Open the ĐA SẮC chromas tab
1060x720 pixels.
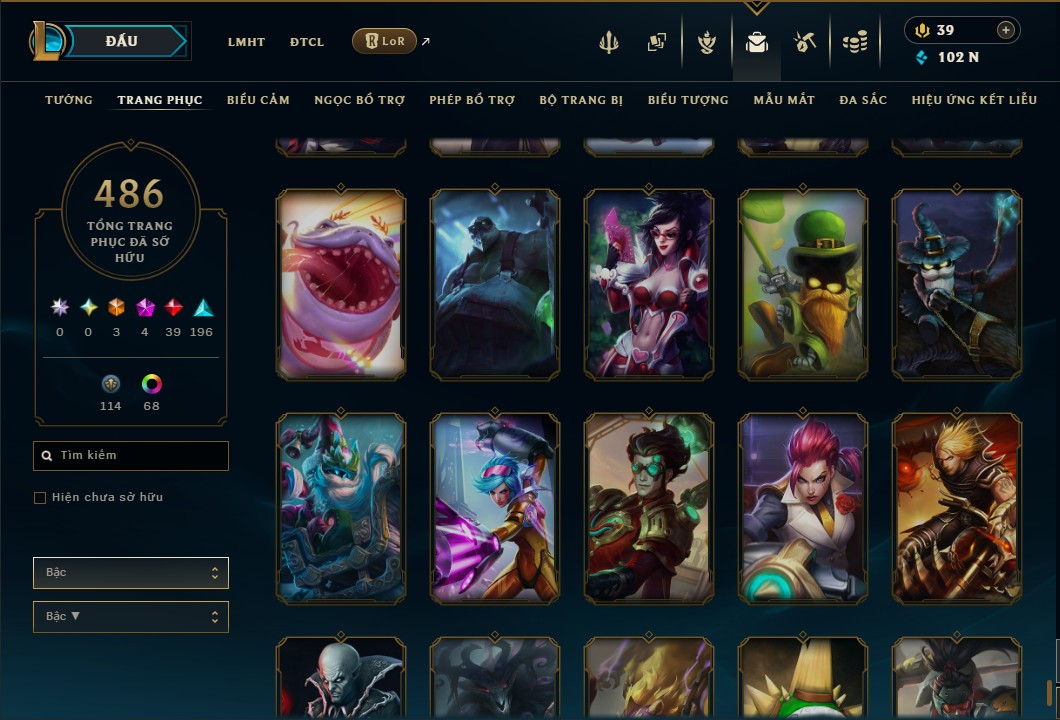click(x=863, y=100)
